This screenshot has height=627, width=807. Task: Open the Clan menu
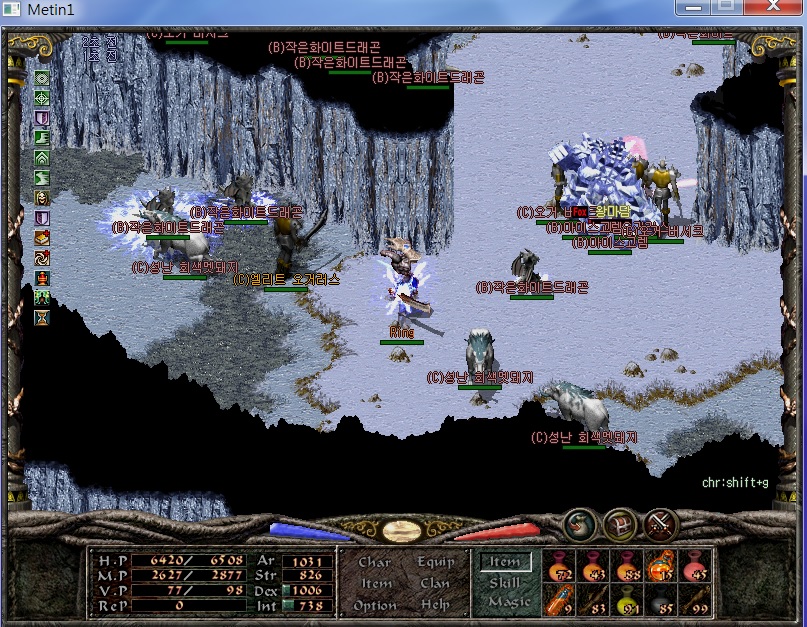tap(435, 583)
